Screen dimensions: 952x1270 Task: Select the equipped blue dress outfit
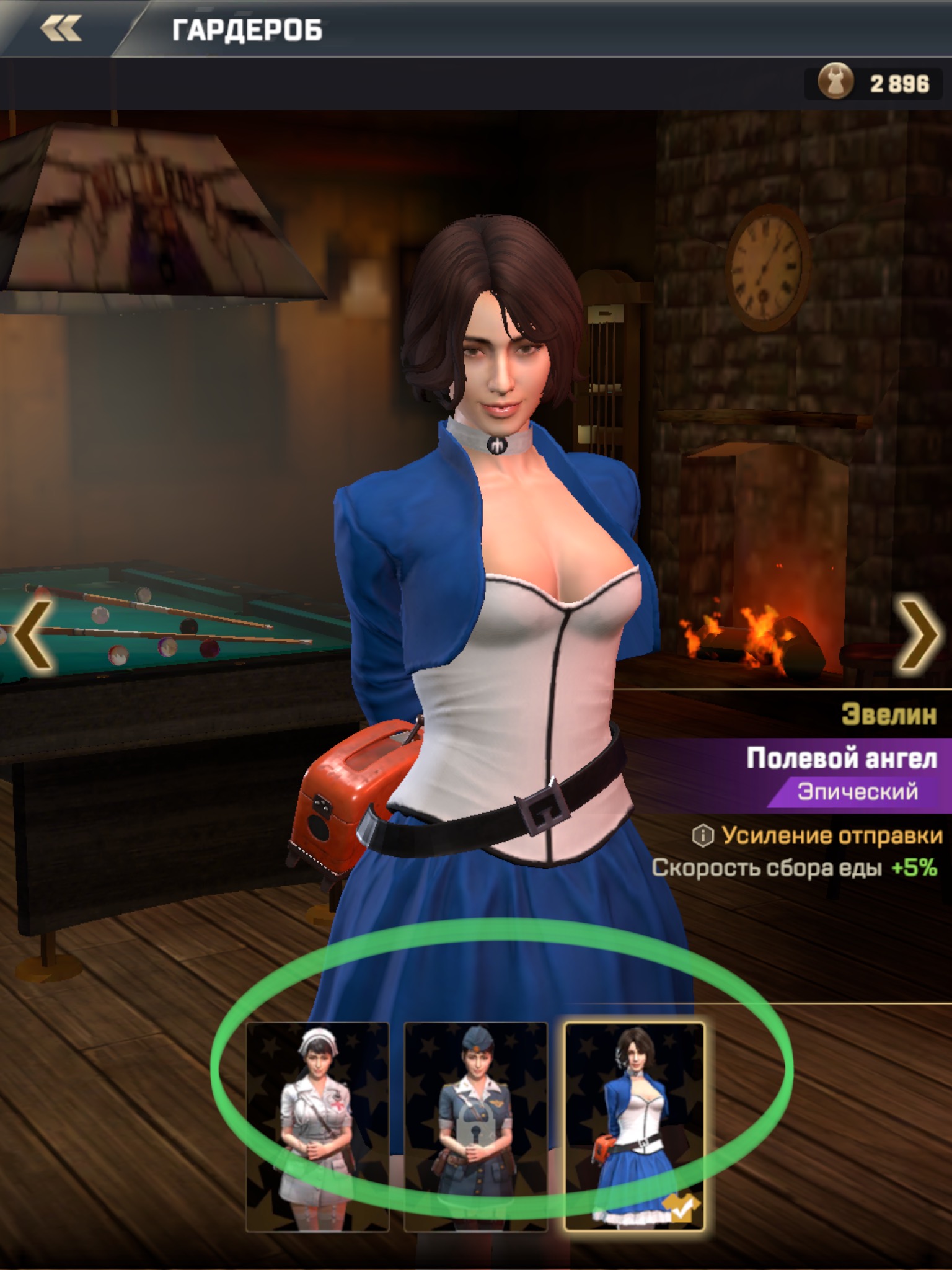click(635, 1126)
